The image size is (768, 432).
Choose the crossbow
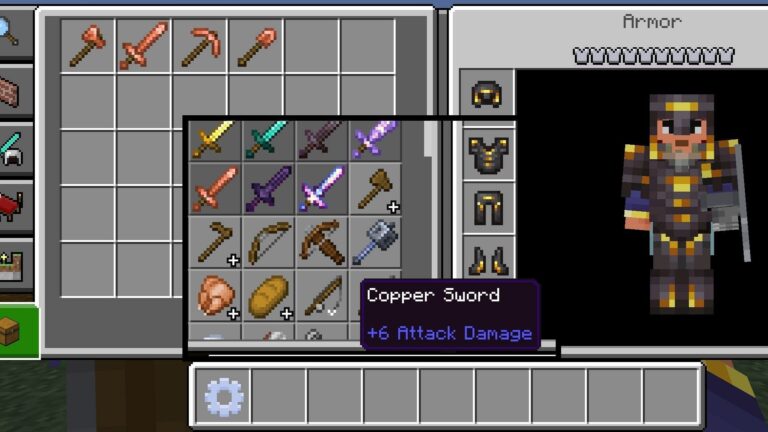click(322, 242)
